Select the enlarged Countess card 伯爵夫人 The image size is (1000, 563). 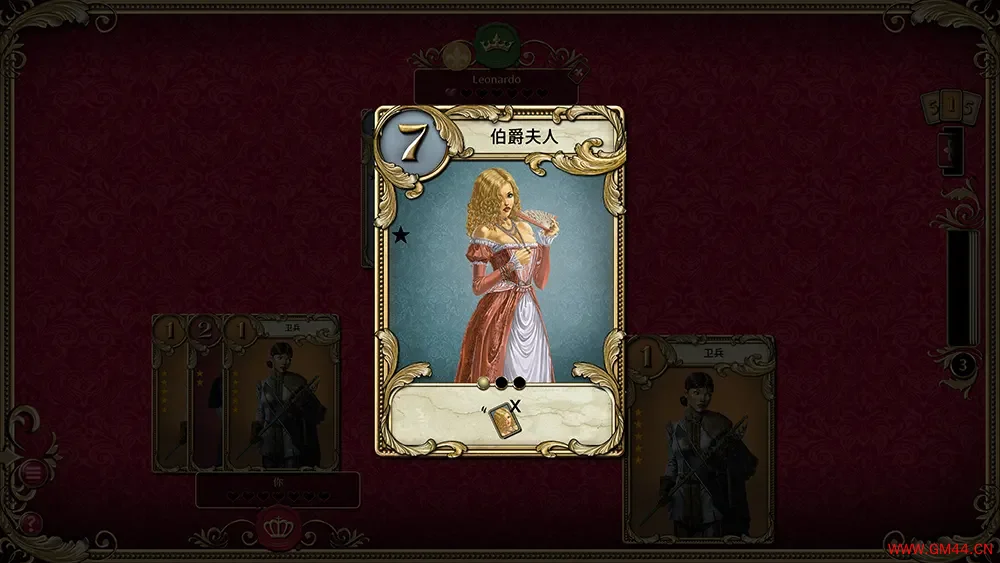pyautogui.click(x=499, y=280)
